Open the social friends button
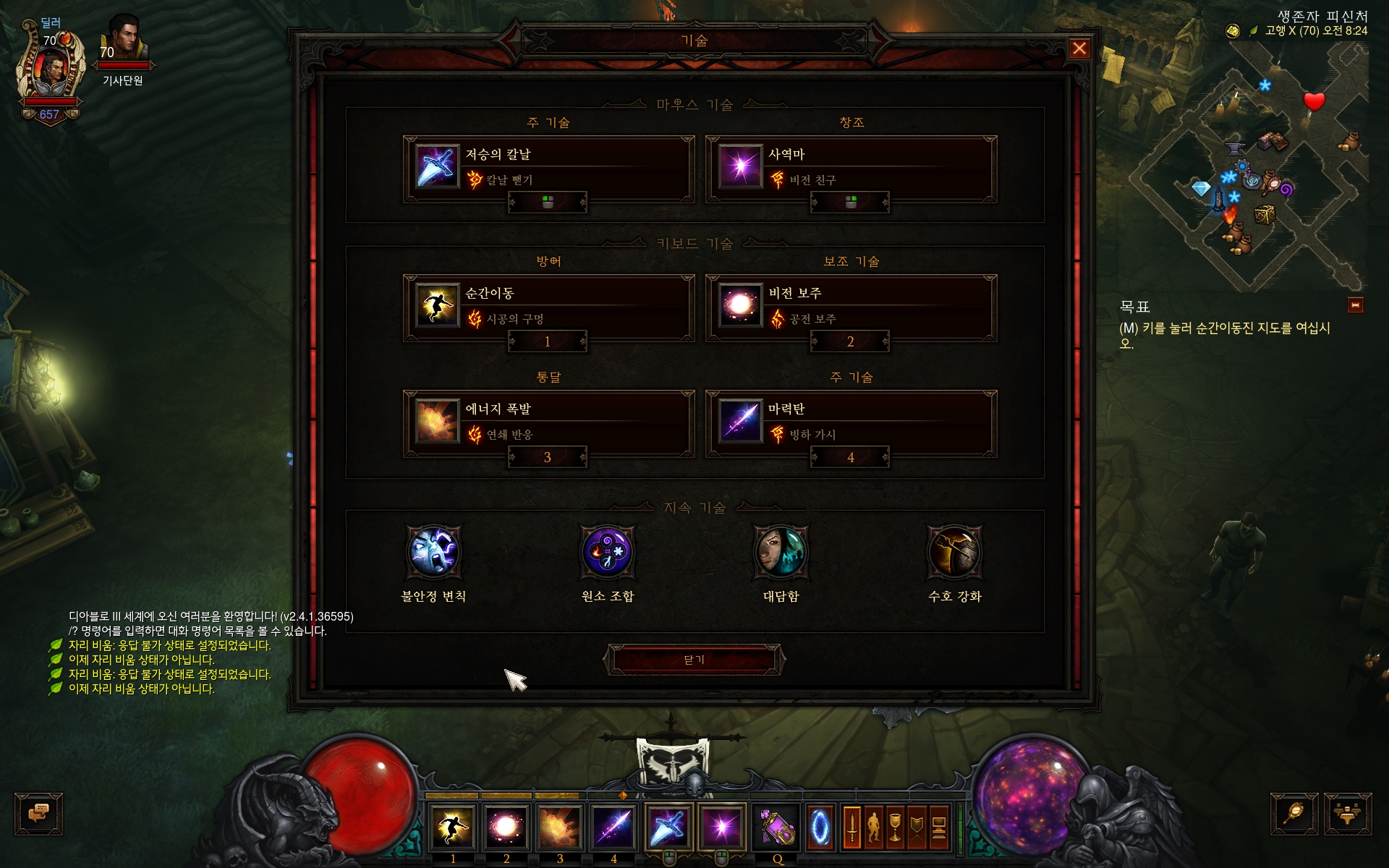This screenshot has height=868, width=1389. [x=1347, y=814]
